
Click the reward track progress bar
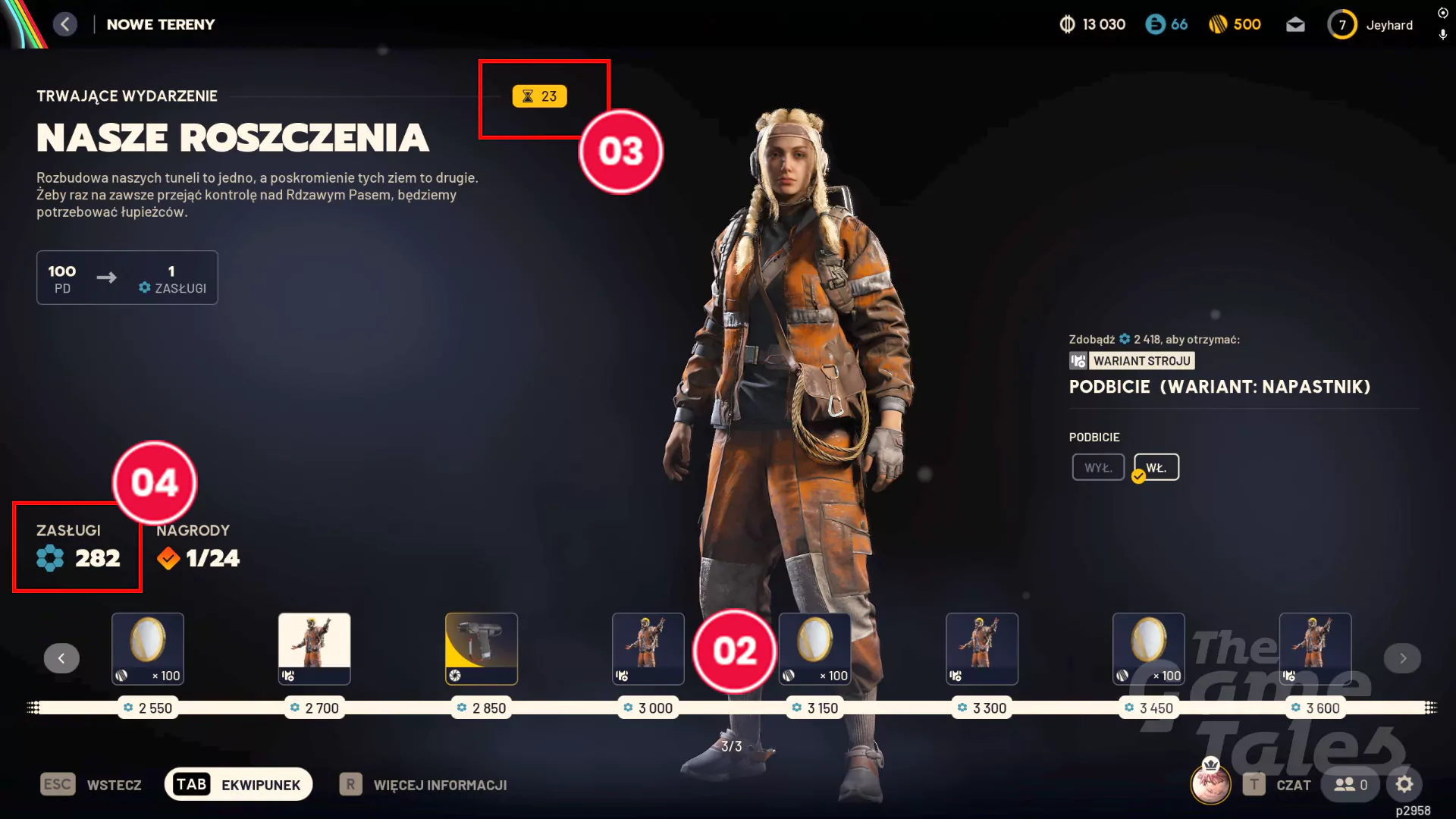coord(728,707)
